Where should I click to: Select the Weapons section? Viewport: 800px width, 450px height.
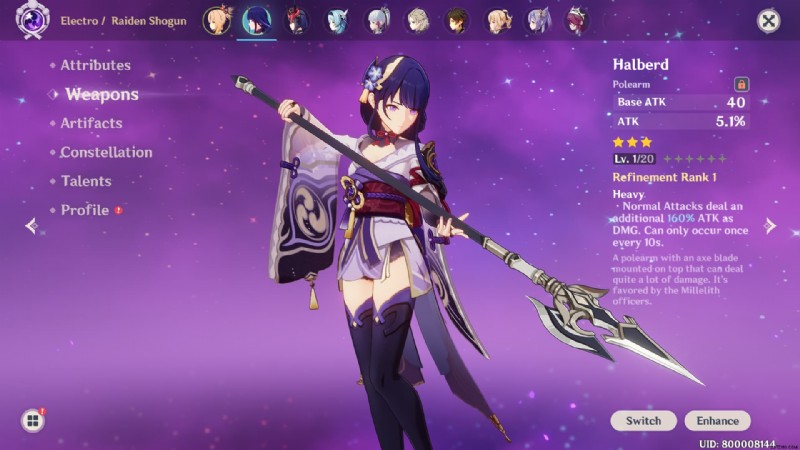[101, 95]
